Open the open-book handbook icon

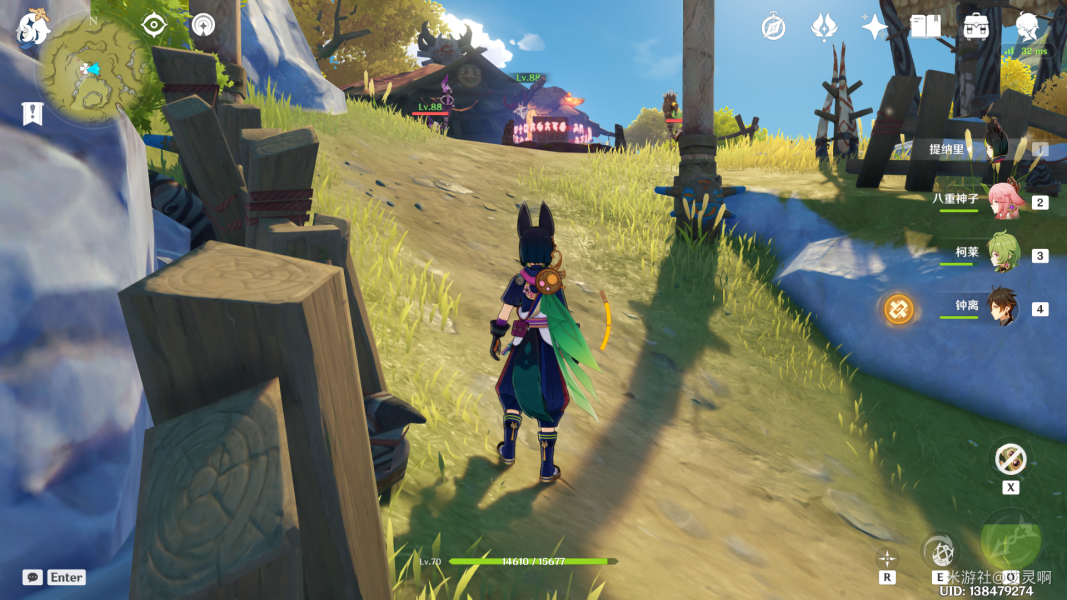point(925,27)
